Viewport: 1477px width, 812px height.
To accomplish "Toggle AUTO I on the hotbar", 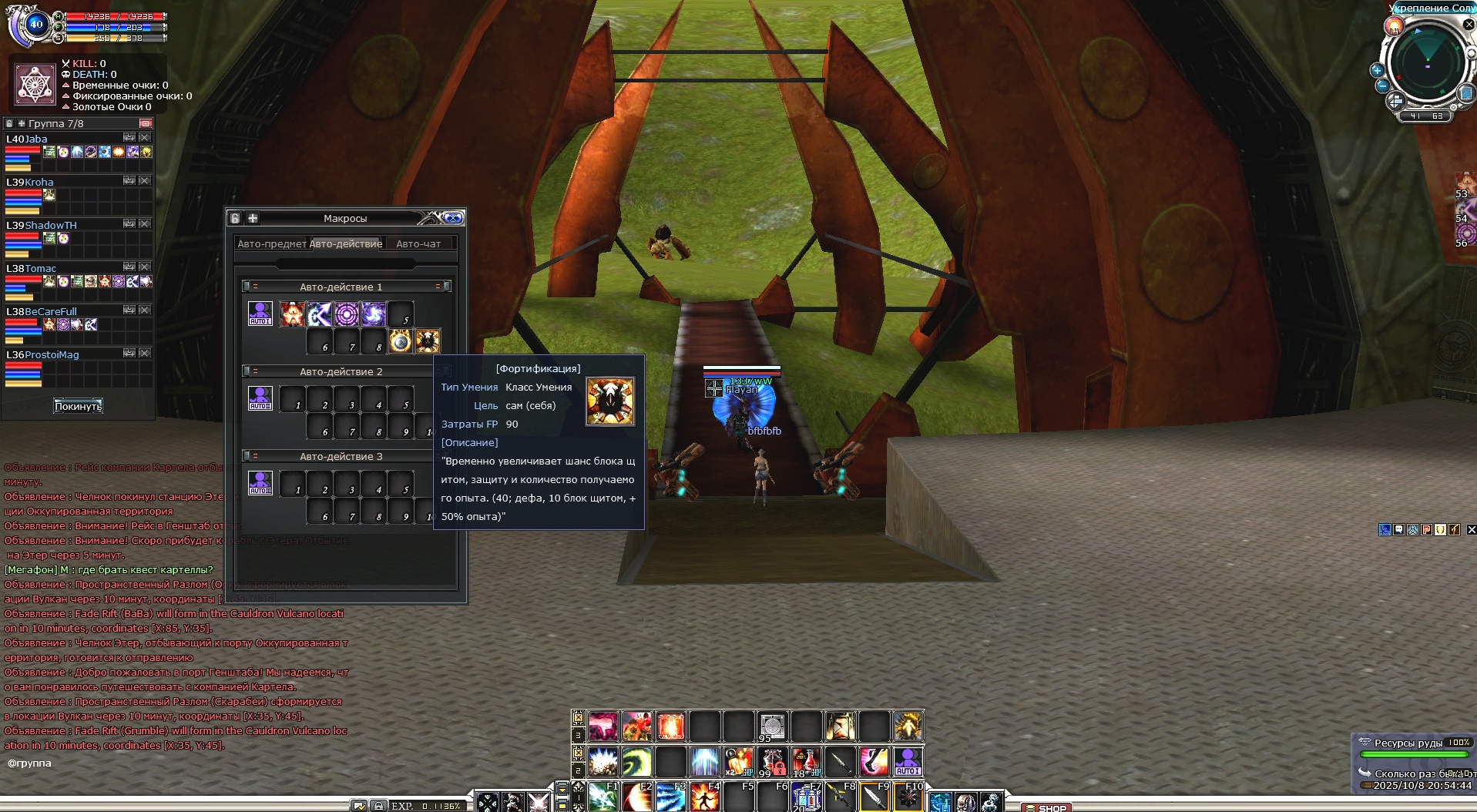I will pyautogui.click(x=908, y=761).
